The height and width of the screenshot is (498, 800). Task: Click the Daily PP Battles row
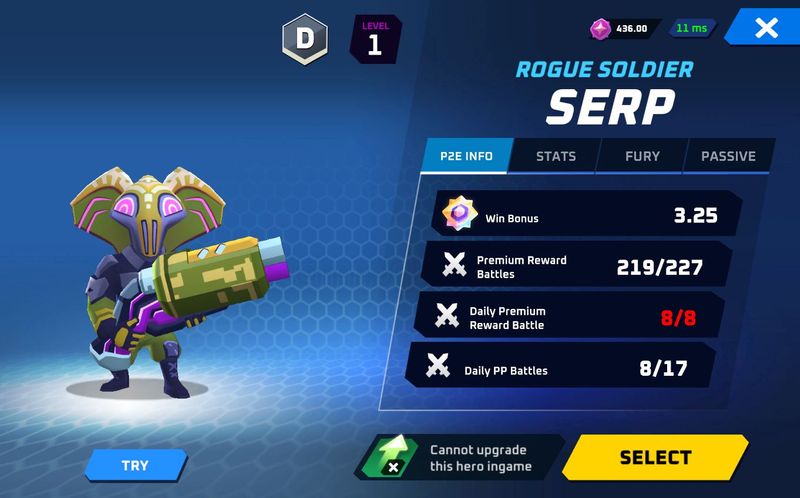click(x=565, y=367)
